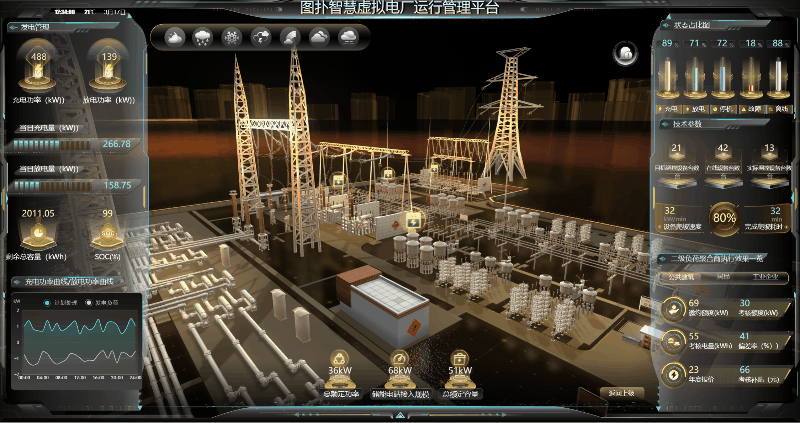Select the rainbow weather icon

[x=290, y=38]
